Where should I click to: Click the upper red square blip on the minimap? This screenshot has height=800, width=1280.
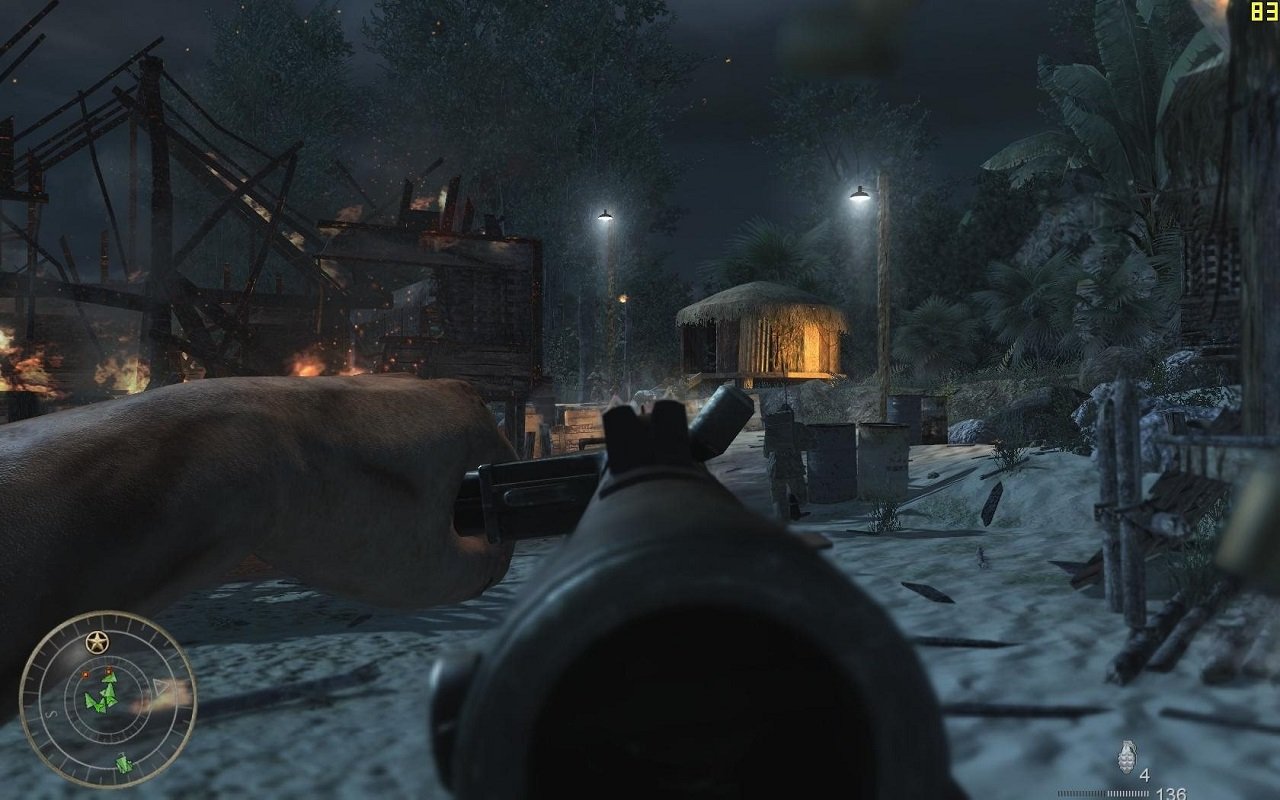pyautogui.click(x=107, y=669)
